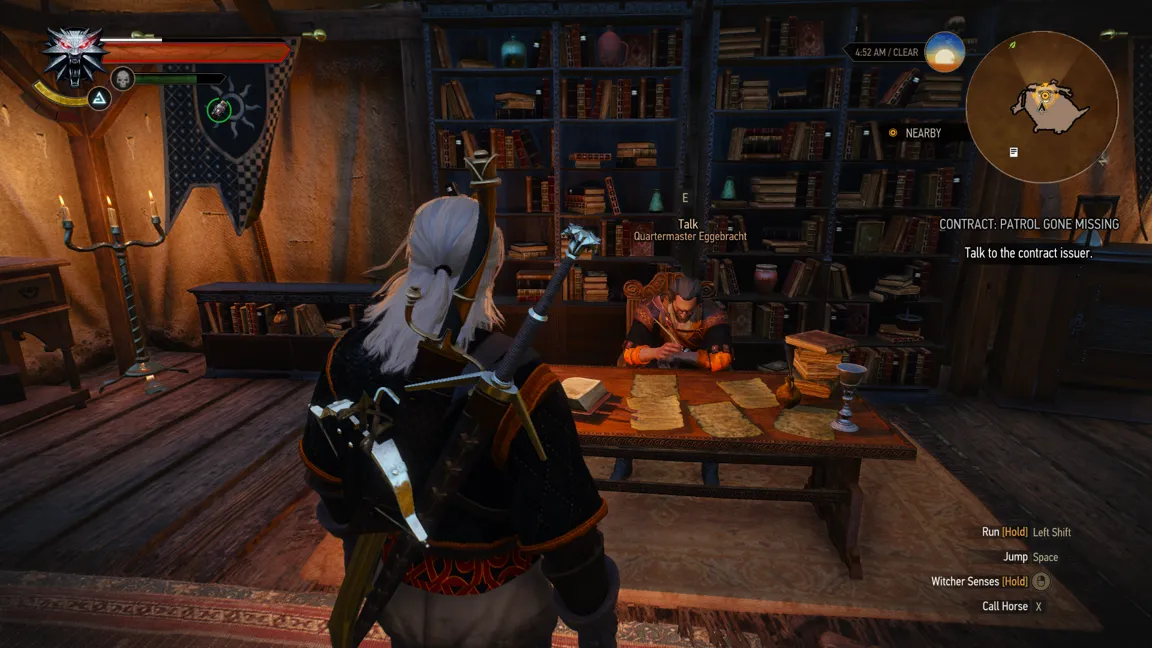Click the sun weather icon beside the clock

(944, 52)
